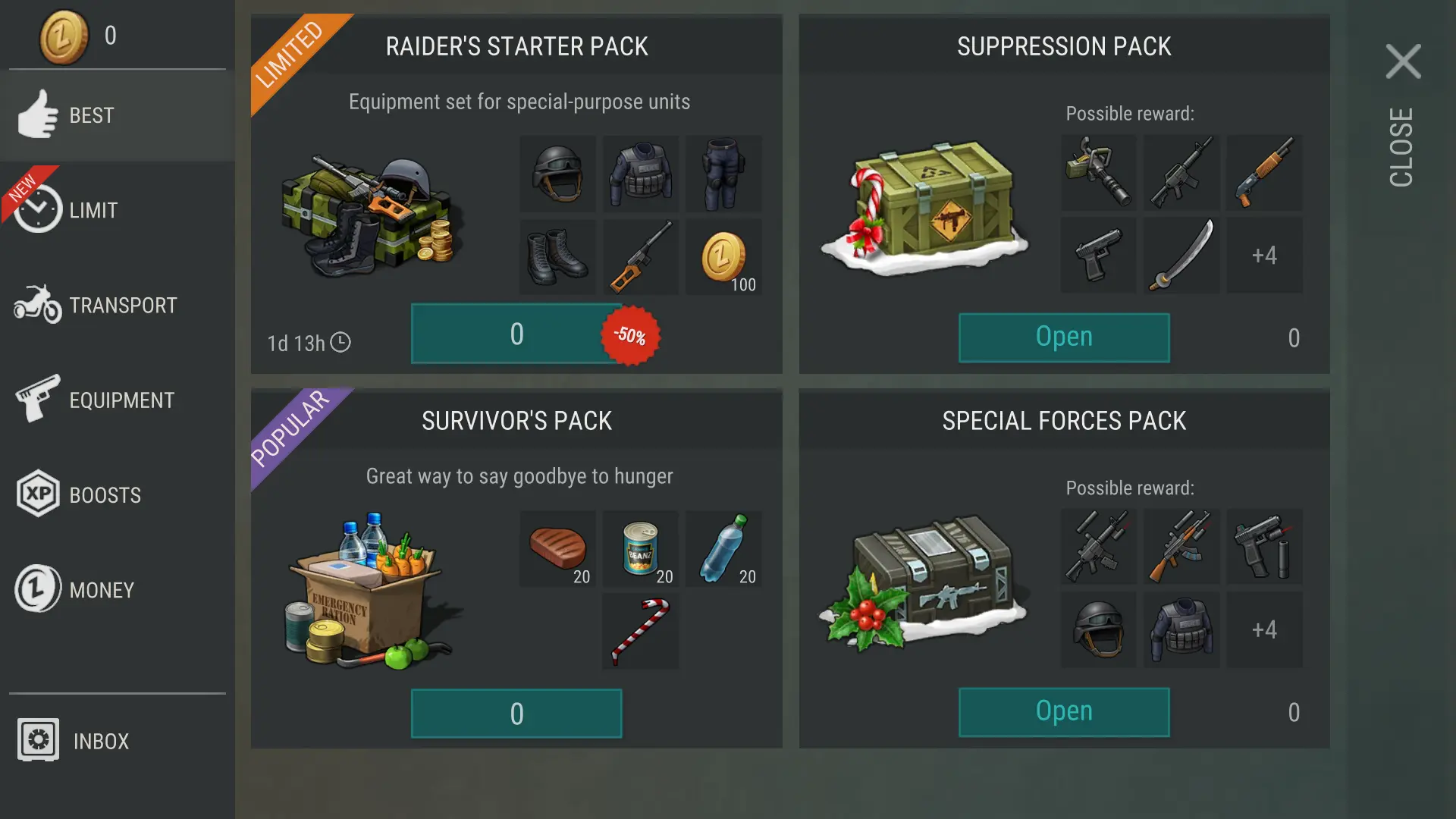The width and height of the screenshot is (1456, 819).
Task: Select the 100 coins reward icon
Action: (723, 257)
